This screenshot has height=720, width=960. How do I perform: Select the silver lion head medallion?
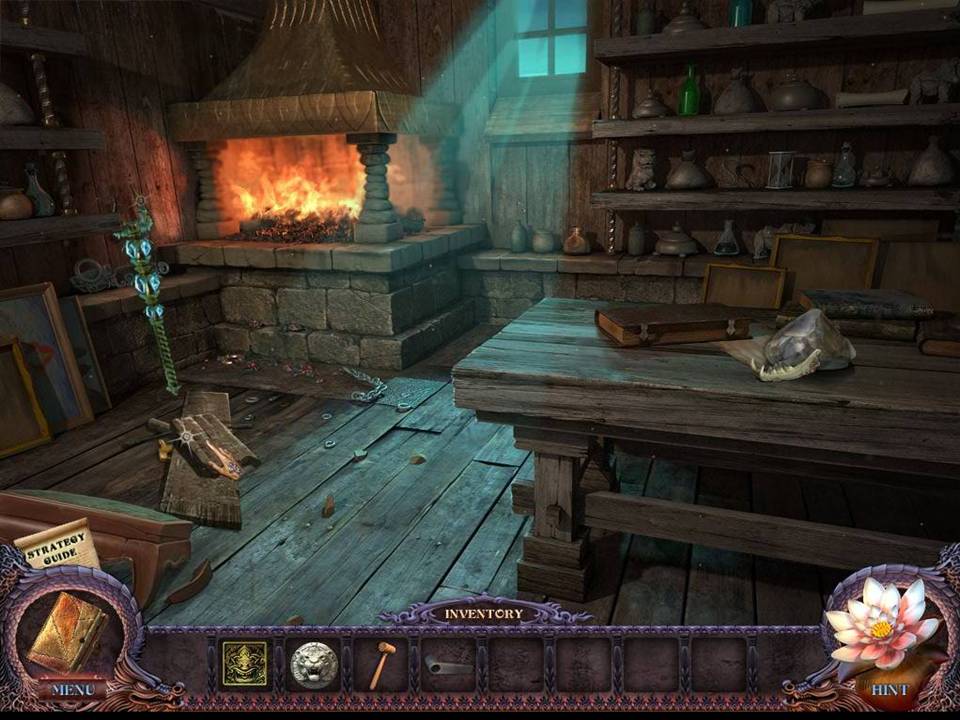coord(313,664)
